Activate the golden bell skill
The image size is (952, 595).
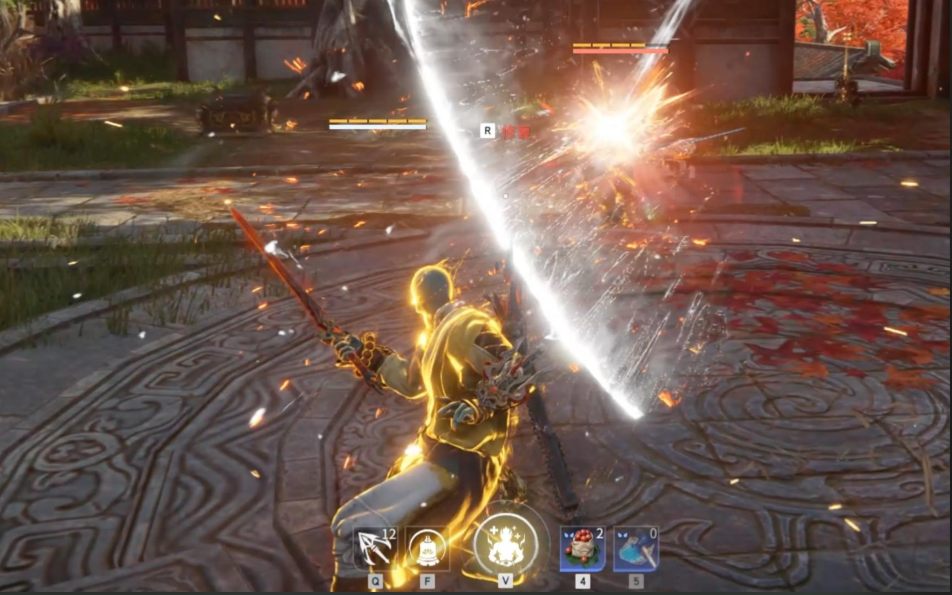pyautogui.click(x=428, y=548)
